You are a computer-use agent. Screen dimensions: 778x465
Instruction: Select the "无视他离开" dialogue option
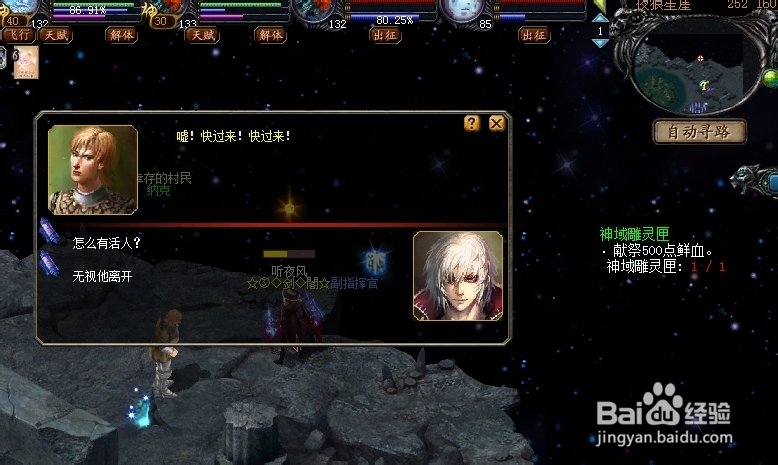pyautogui.click(x=102, y=276)
